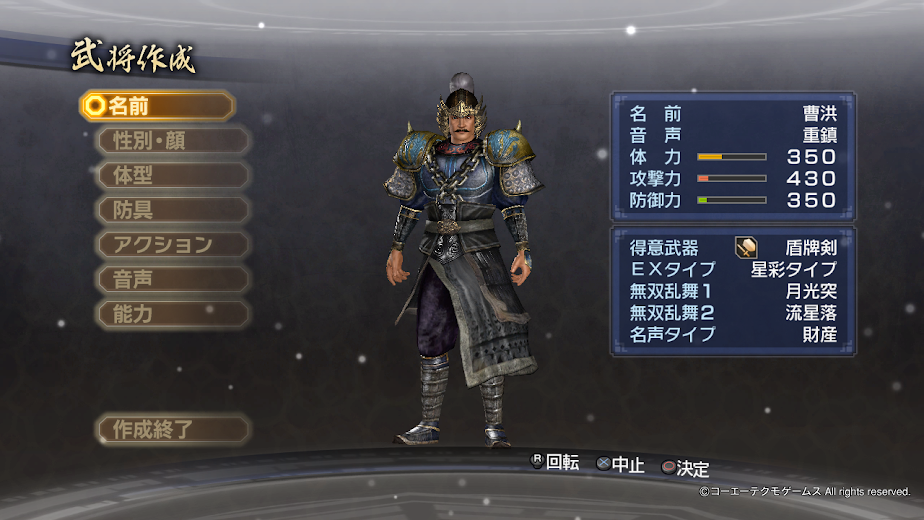This screenshot has height=520, width=924.
Task: Select the 名前 (Name) menu entry
Action: 158,106
